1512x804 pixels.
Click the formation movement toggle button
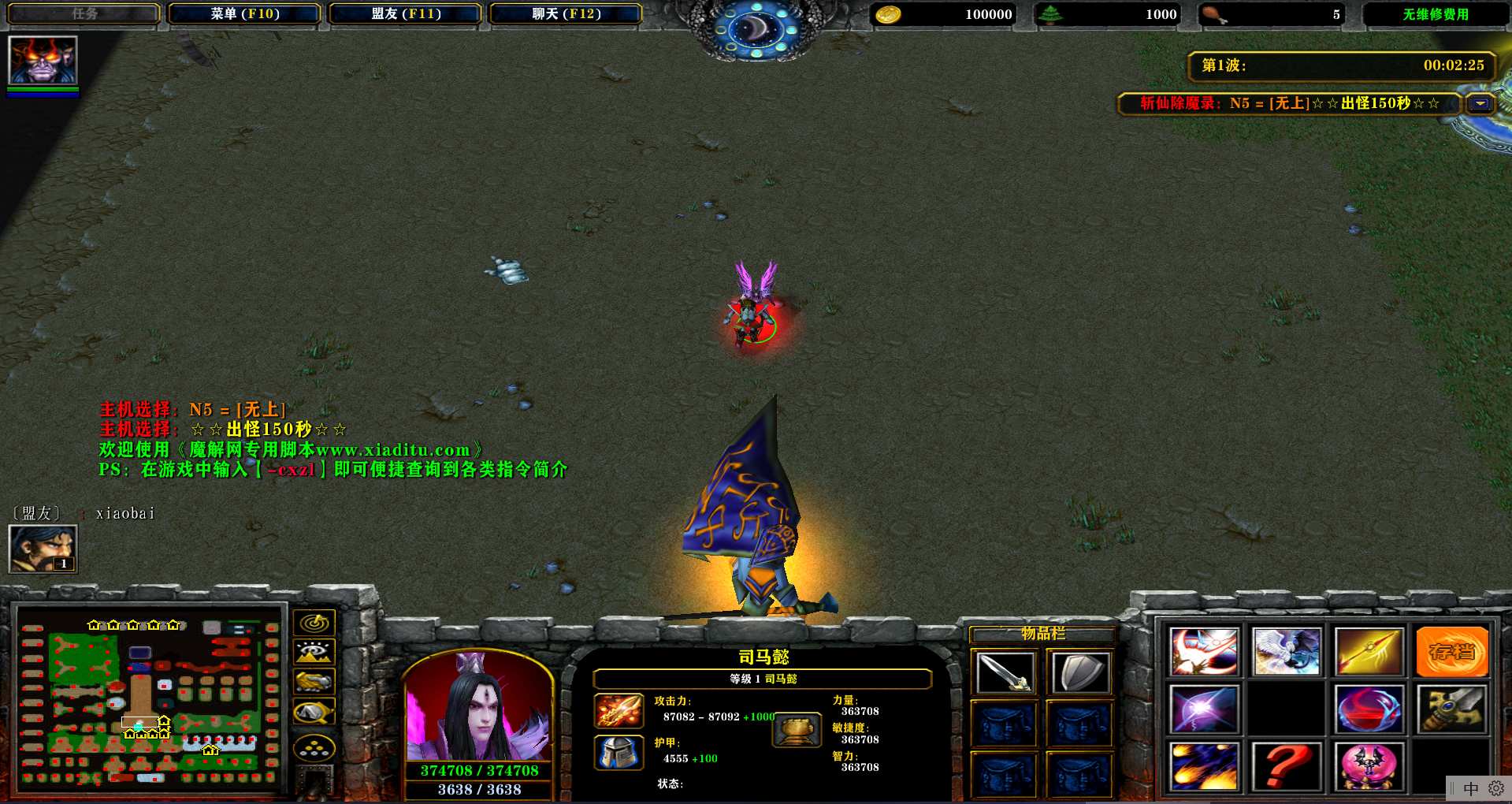click(x=314, y=748)
